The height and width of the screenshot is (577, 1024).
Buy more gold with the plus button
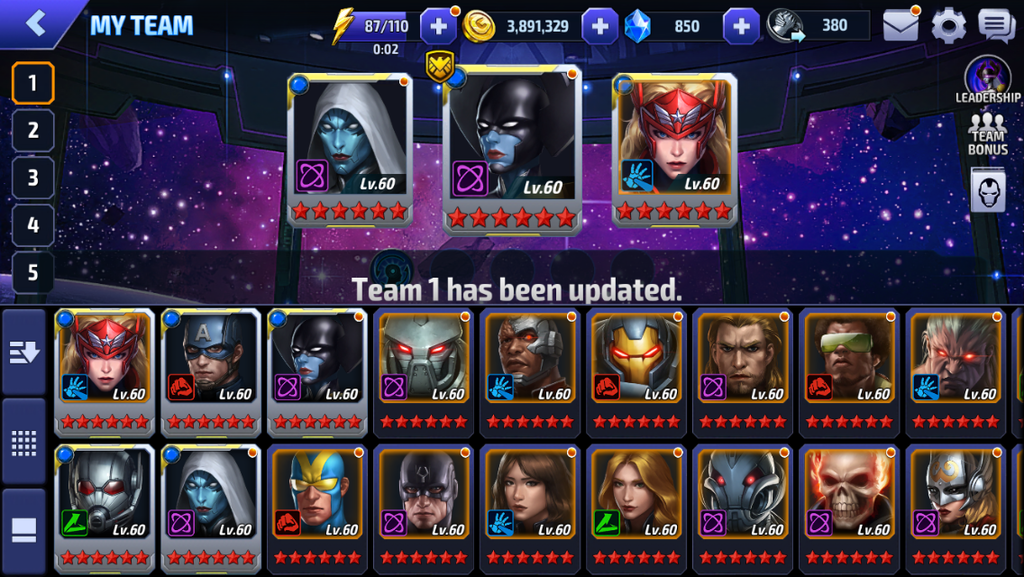599,26
